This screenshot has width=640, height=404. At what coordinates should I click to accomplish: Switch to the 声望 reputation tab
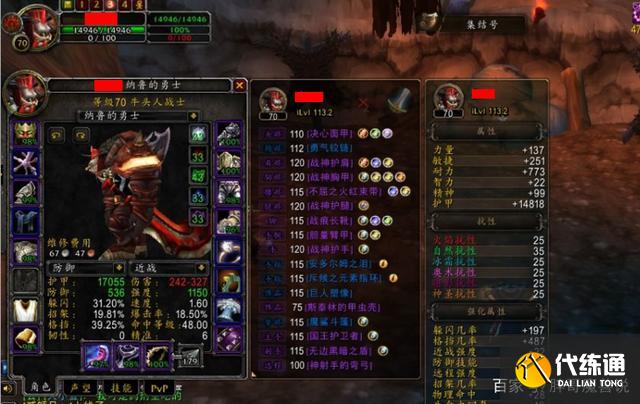[78, 387]
